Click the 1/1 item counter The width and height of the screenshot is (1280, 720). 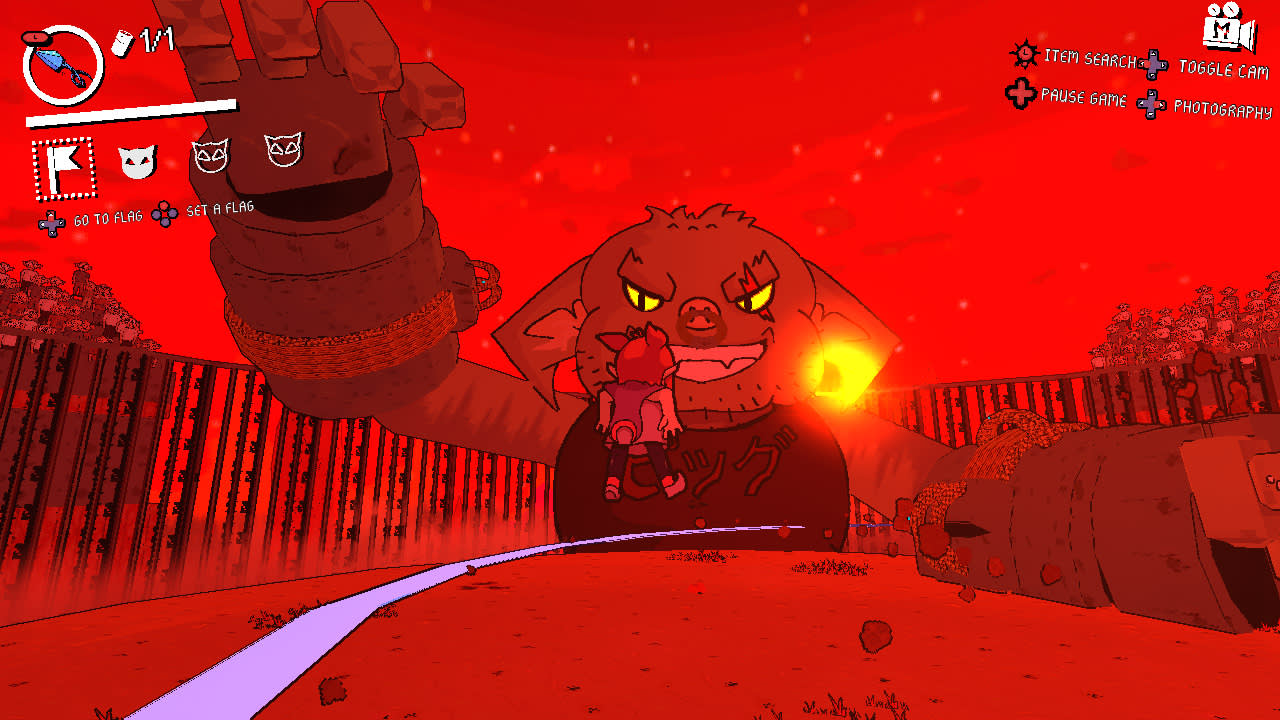coord(155,40)
